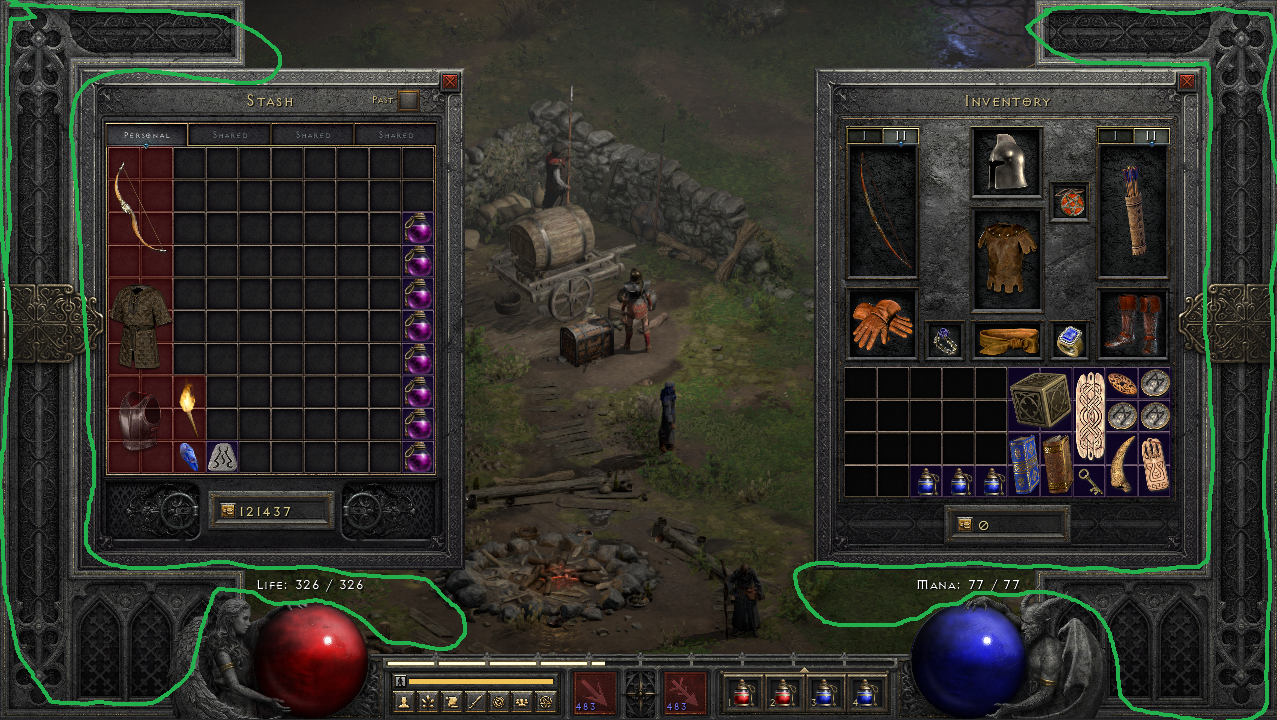The height and width of the screenshot is (720, 1277).
Task: Close the Stash panel
Action: click(x=450, y=82)
